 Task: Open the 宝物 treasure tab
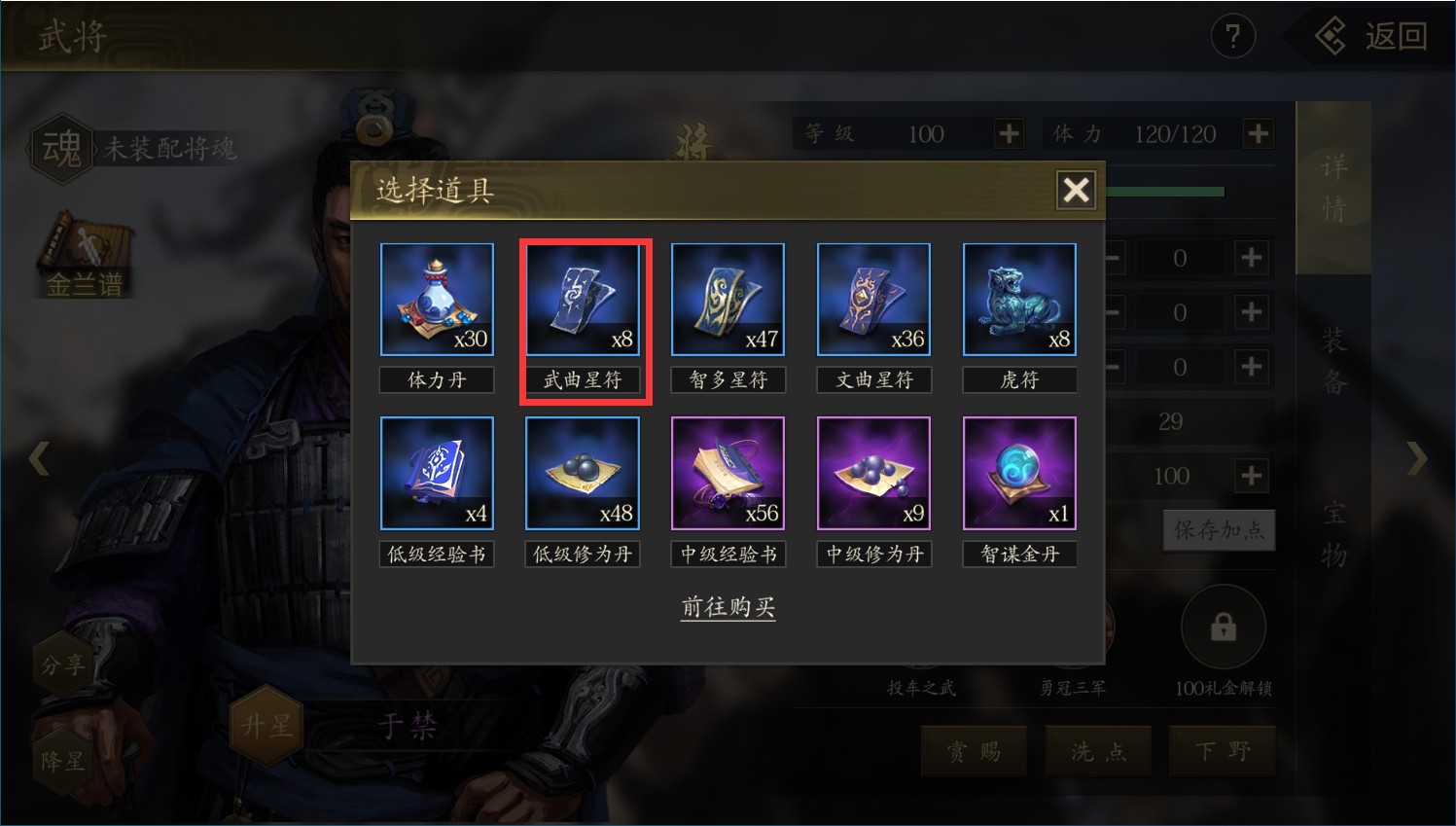[1333, 533]
